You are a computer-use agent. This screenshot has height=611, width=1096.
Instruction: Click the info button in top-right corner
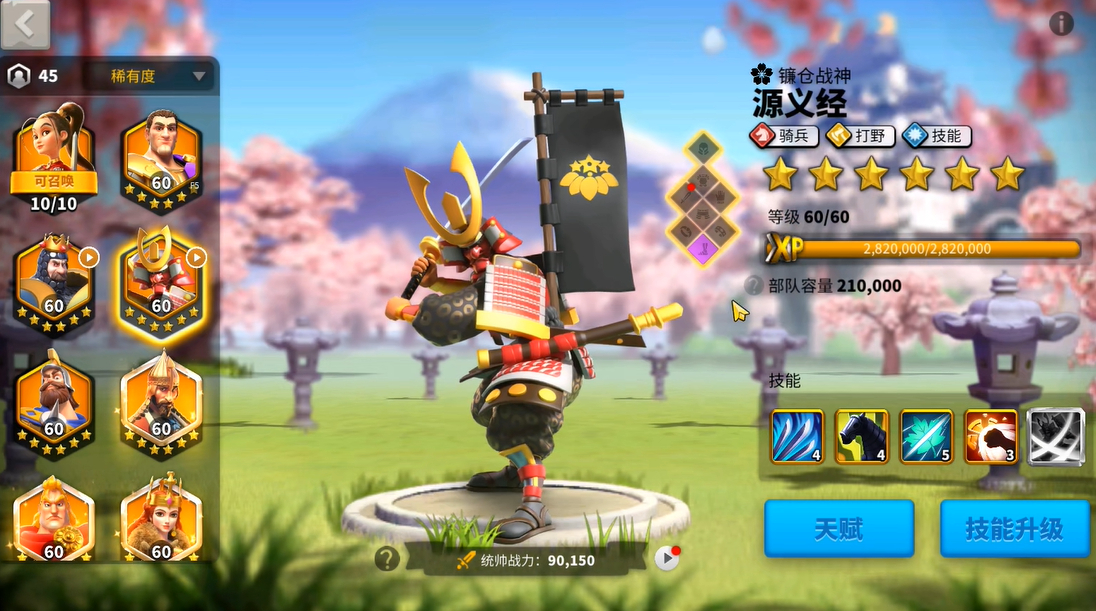[1061, 24]
